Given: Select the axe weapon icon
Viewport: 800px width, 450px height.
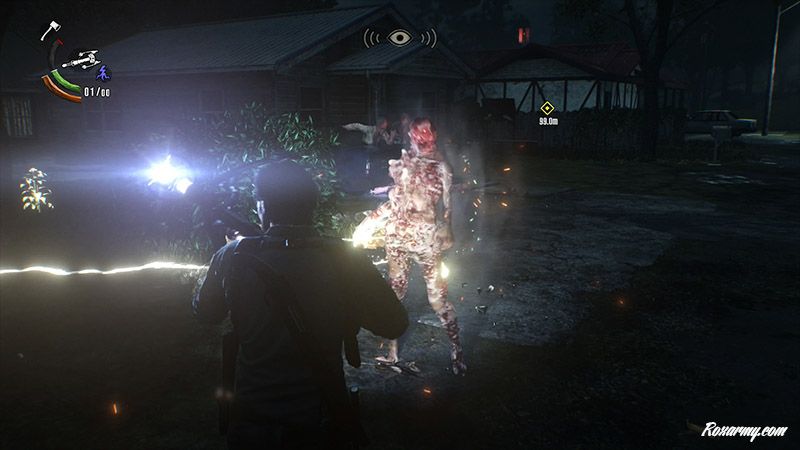Looking at the screenshot, I should (49, 31).
